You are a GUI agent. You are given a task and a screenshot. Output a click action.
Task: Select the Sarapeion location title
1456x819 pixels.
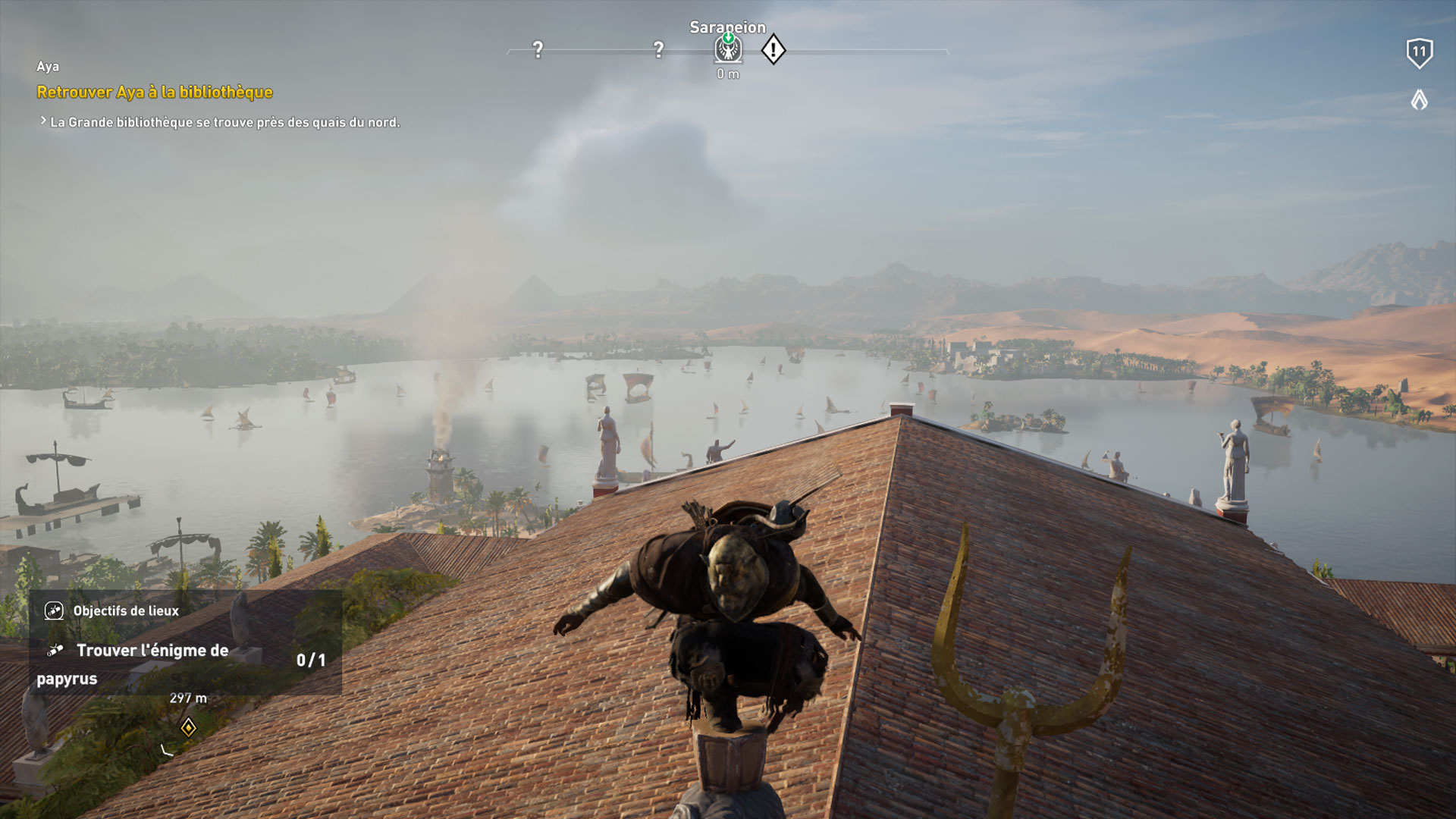point(726,27)
